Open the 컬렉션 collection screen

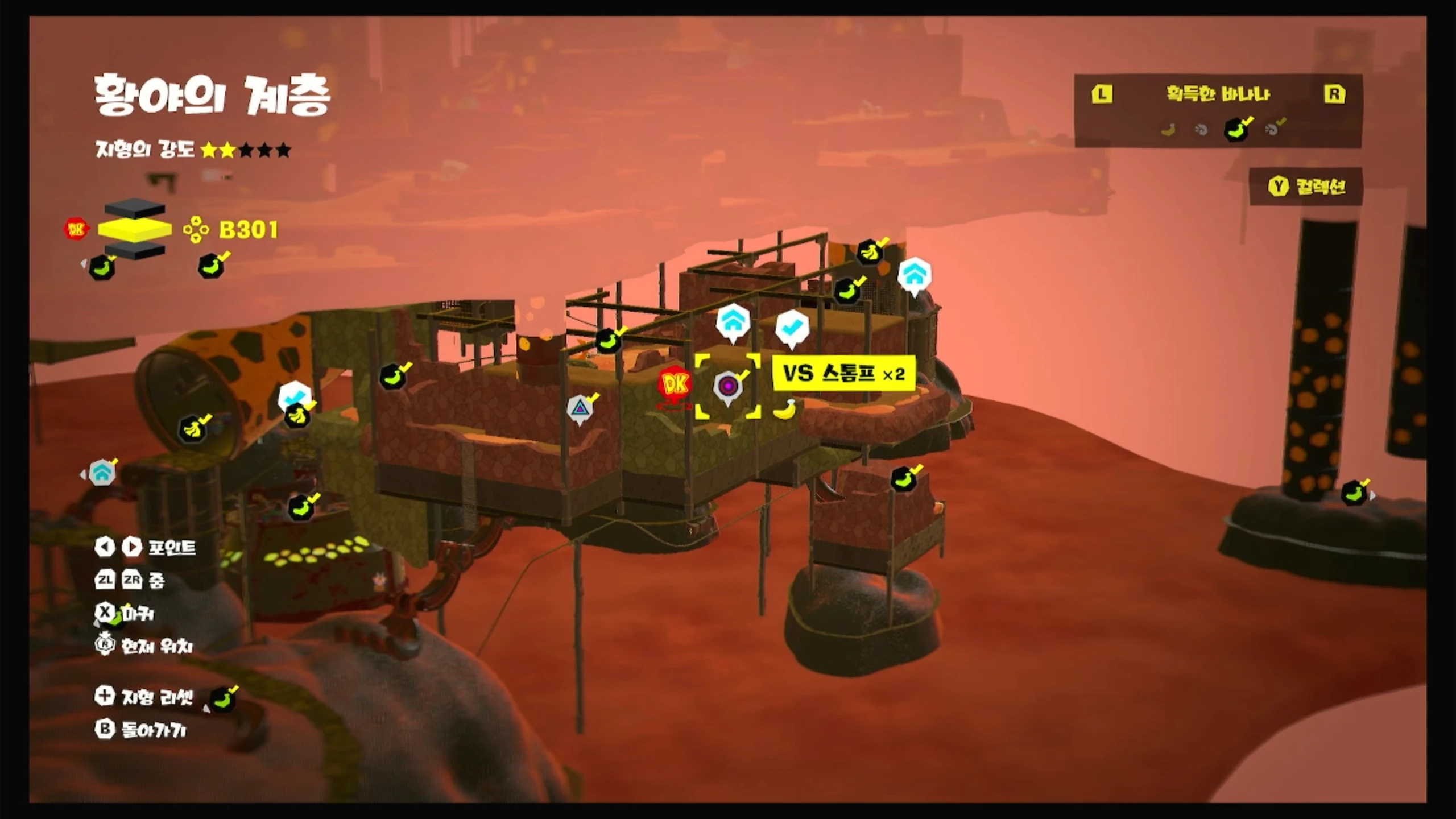1306,187
